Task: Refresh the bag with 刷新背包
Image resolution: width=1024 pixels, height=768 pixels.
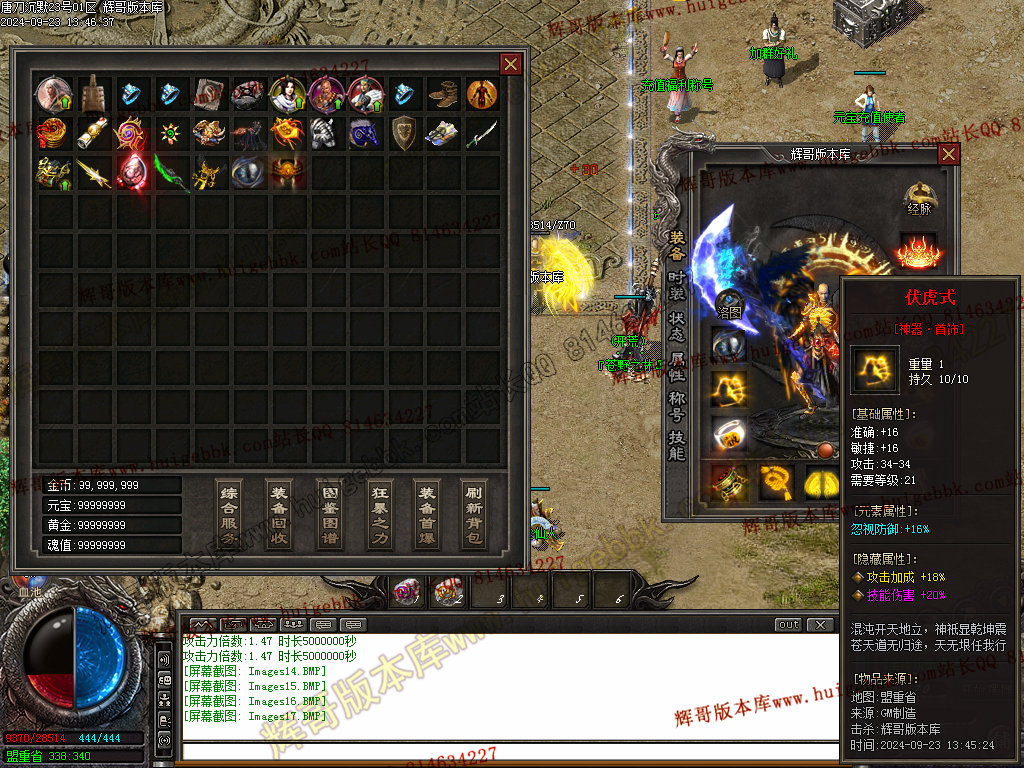Action: coord(475,514)
